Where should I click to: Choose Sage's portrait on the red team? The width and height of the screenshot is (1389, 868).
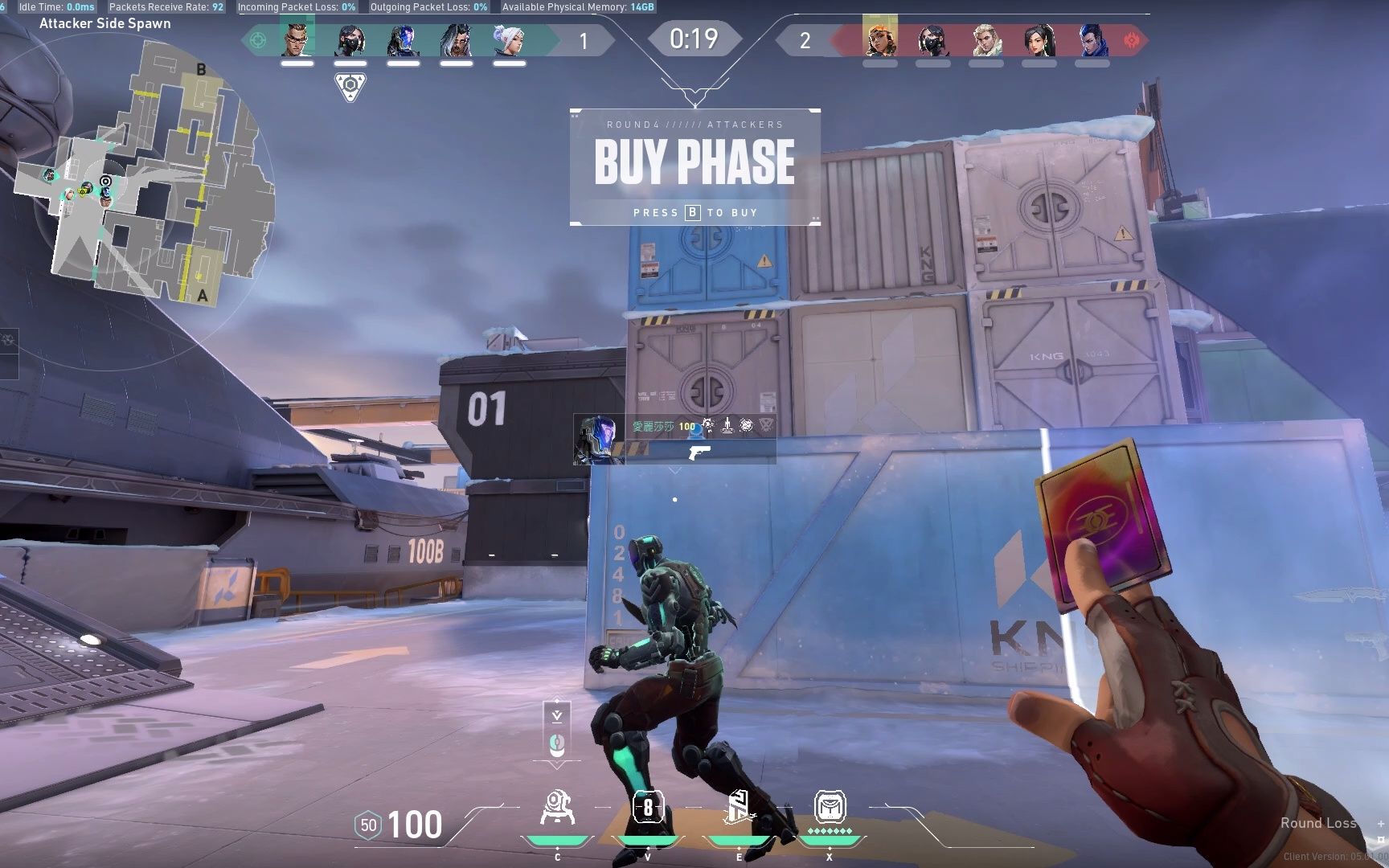1039,39
